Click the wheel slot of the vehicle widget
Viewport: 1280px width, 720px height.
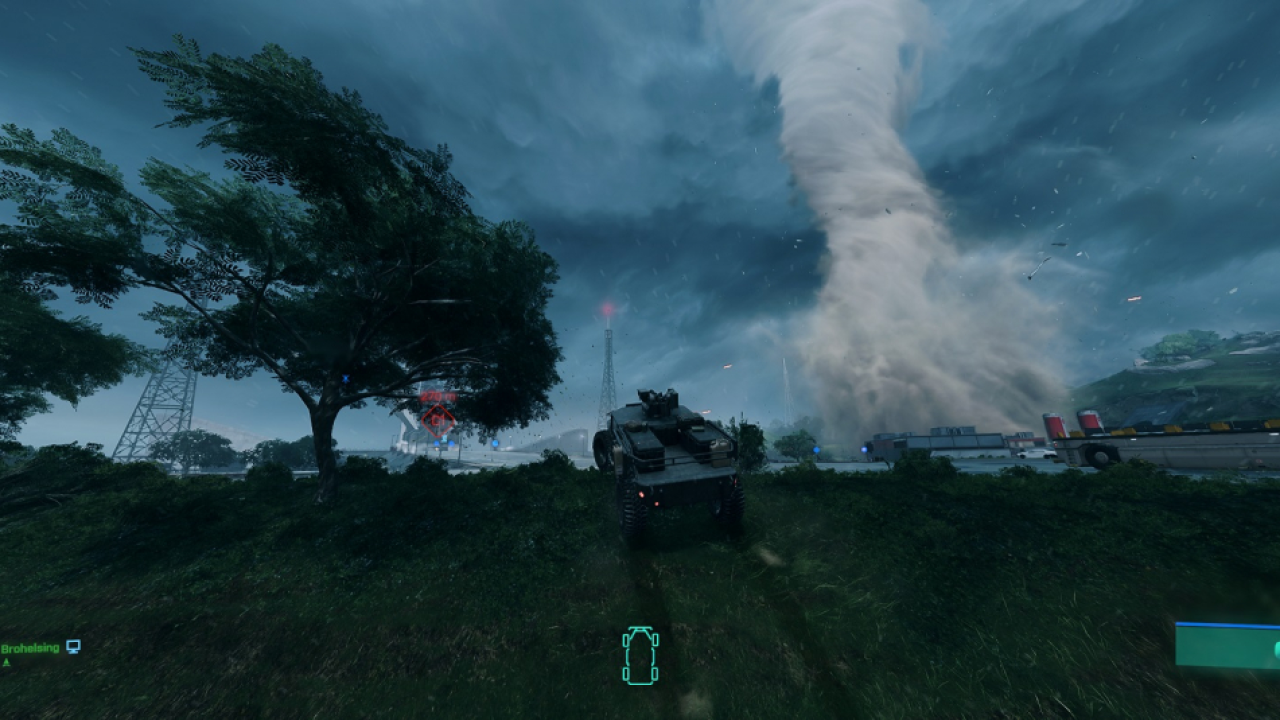tap(626, 640)
